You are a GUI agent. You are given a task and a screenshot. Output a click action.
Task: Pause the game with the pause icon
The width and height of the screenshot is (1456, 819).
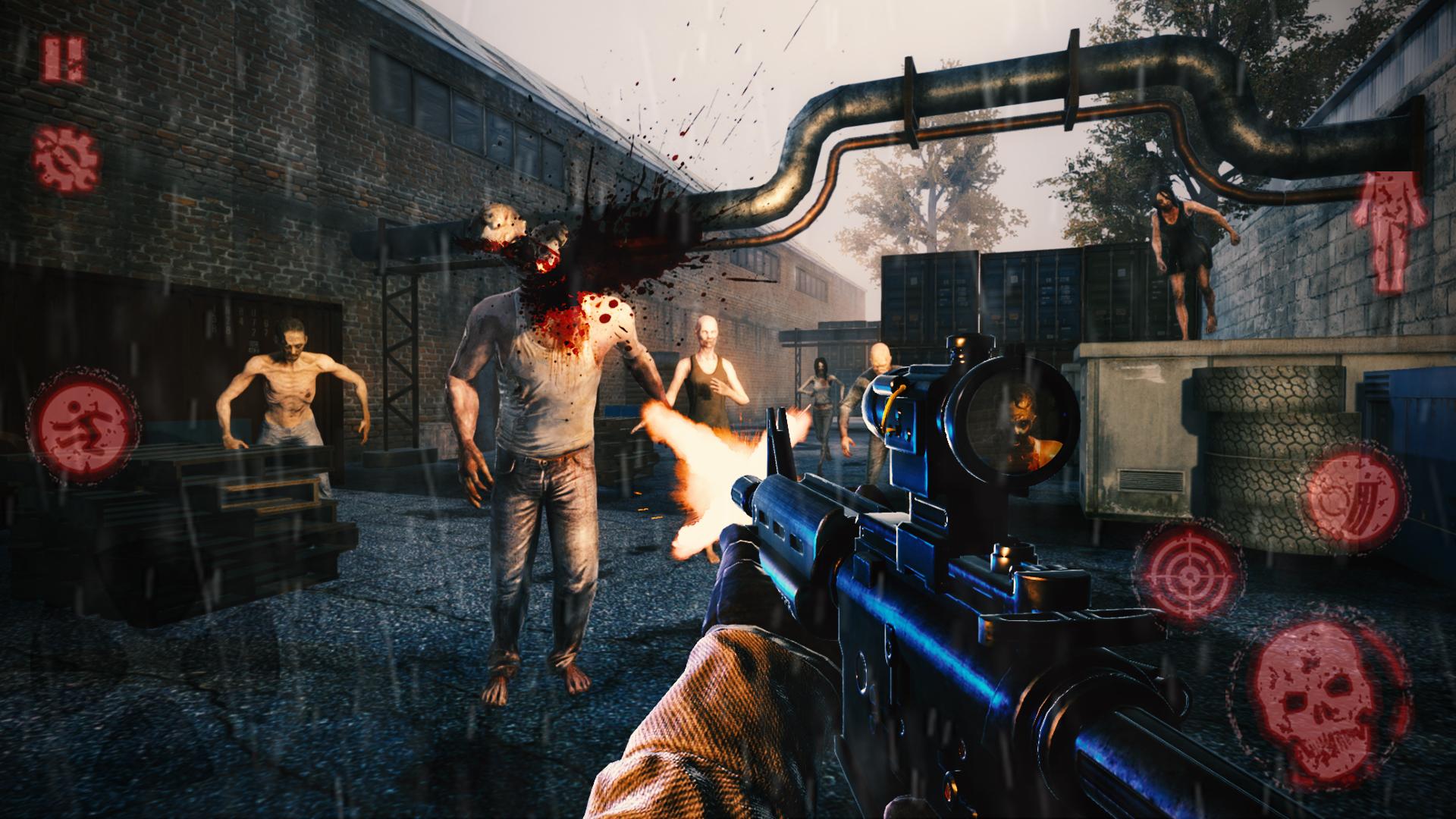click(x=64, y=58)
